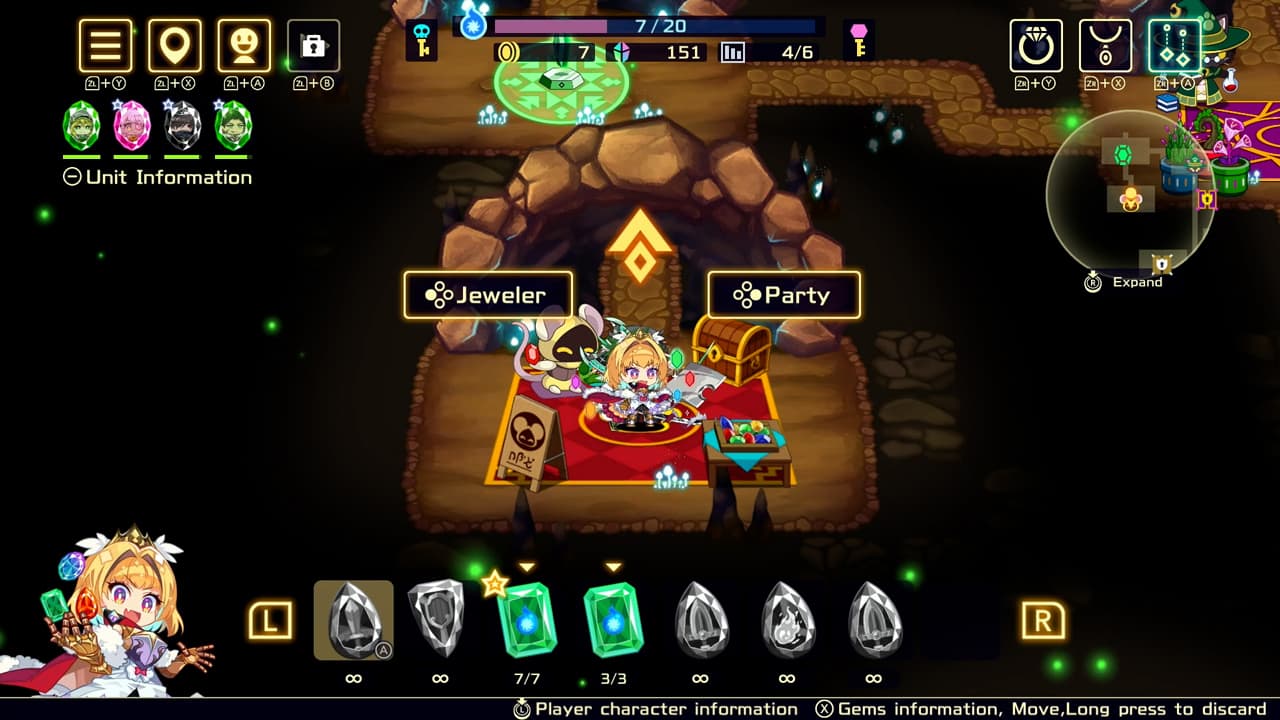Screen dimensions: 1280x720
Task: Open the necklace equipment icon
Action: click(x=1104, y=46)
